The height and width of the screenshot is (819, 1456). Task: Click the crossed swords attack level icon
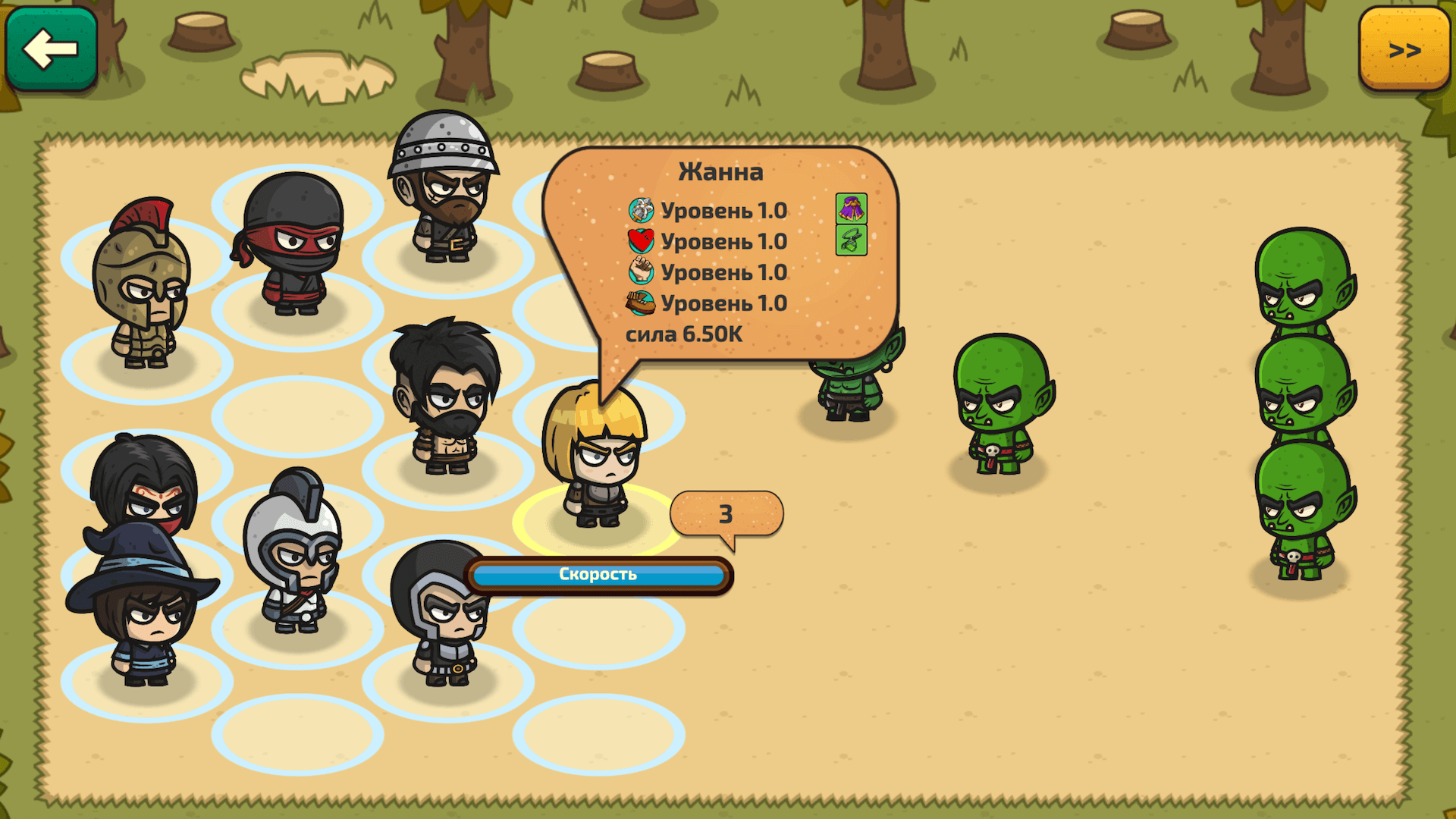(641, 211)
